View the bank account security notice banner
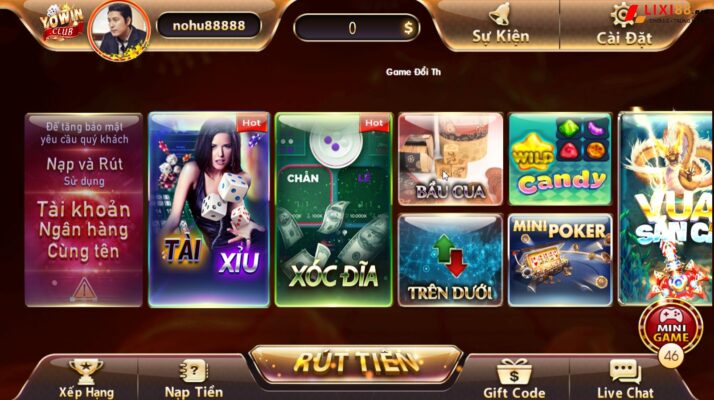 pos(84,208)
